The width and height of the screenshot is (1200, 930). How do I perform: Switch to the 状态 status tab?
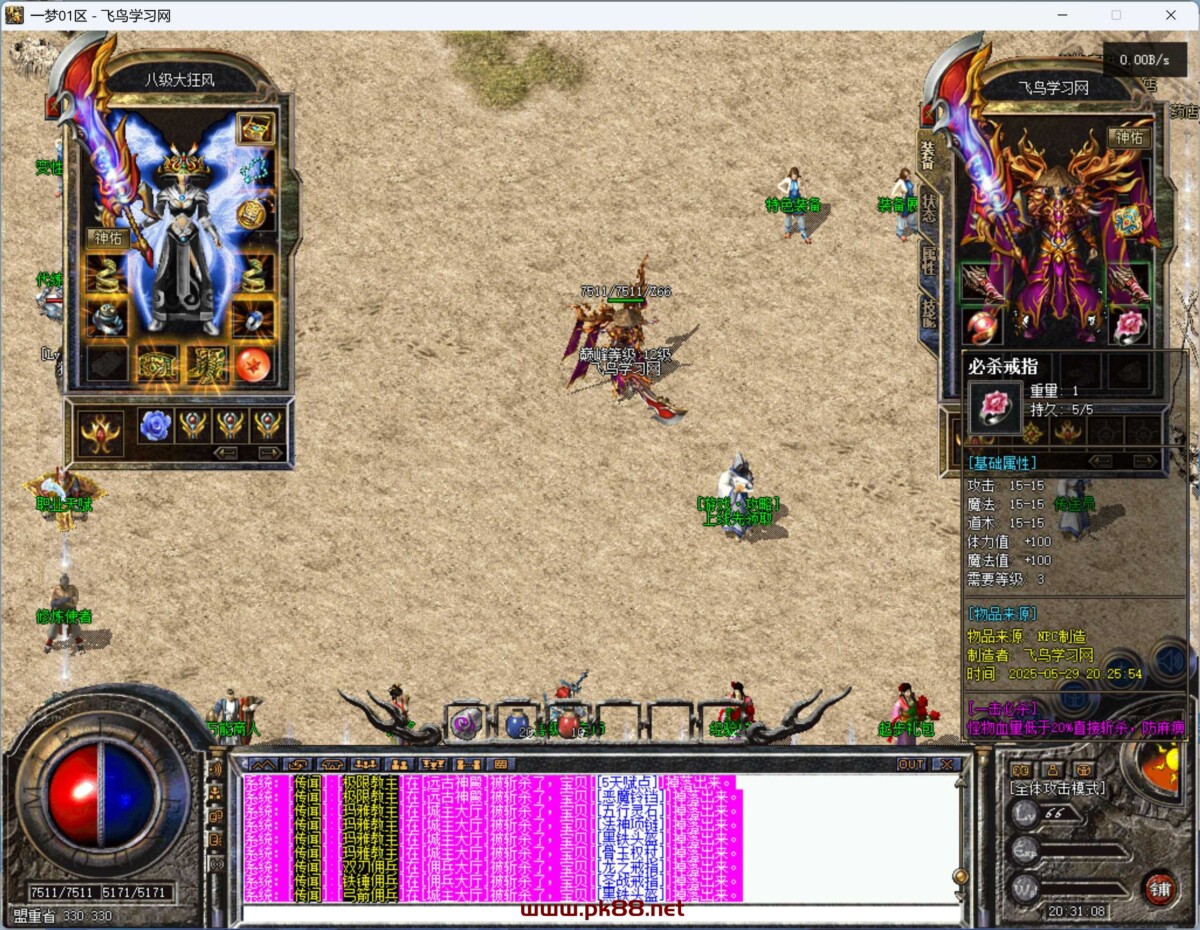coord(929,208)
